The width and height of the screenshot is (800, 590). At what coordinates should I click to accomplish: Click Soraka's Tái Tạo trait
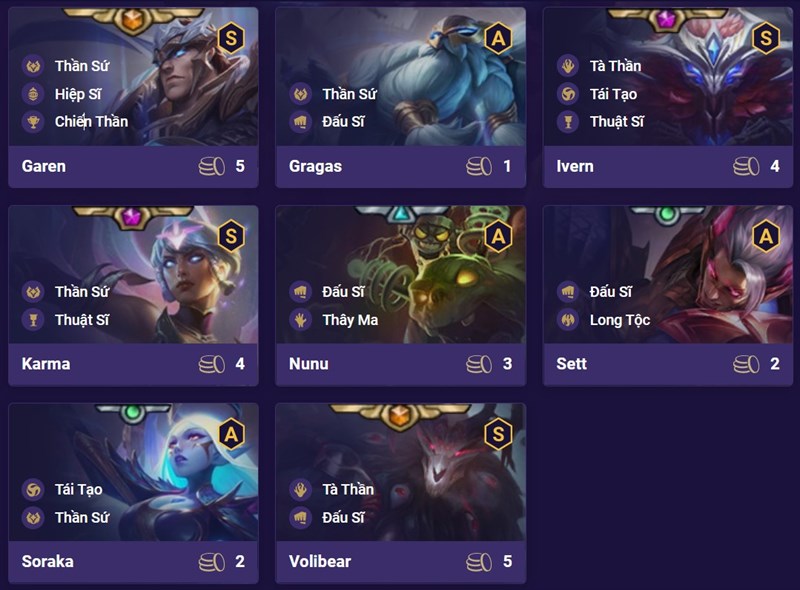[78, 489]
